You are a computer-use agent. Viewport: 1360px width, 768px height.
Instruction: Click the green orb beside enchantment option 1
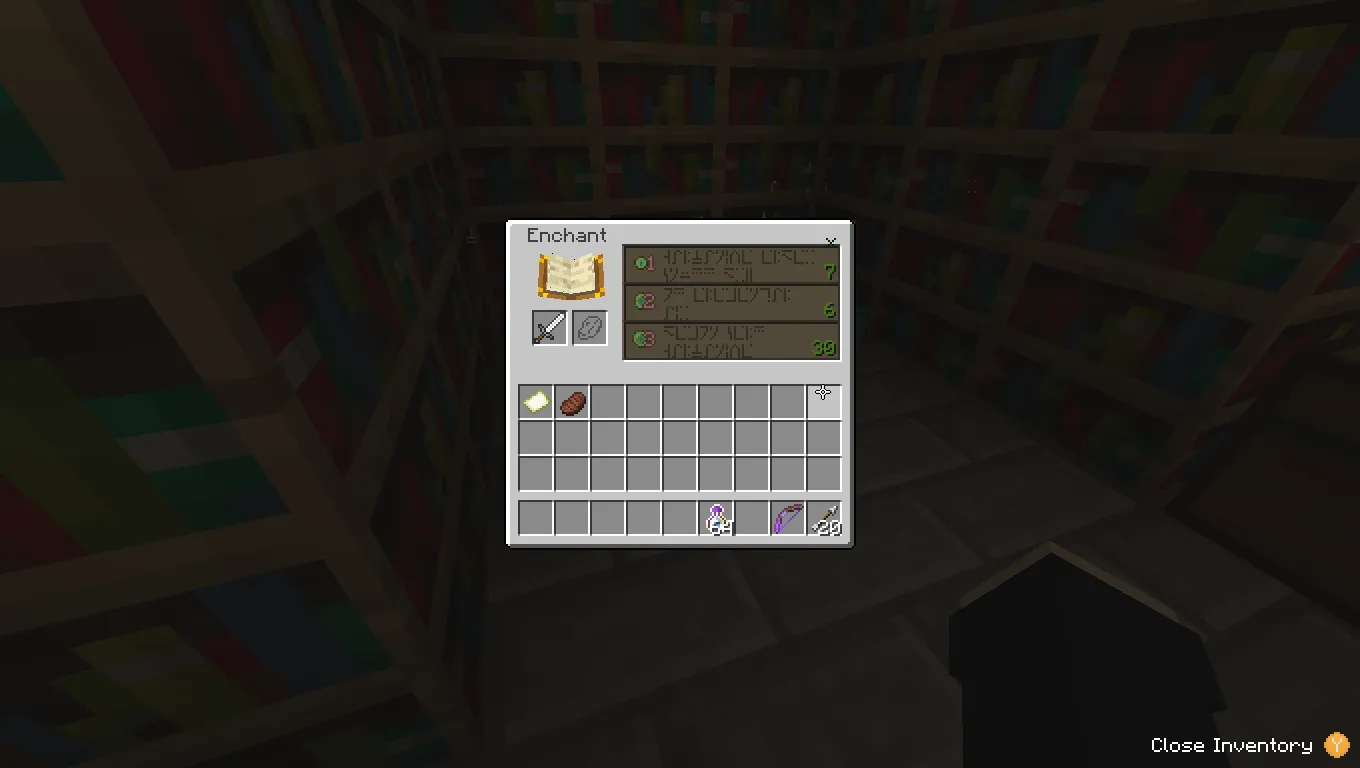coord(641,263)
